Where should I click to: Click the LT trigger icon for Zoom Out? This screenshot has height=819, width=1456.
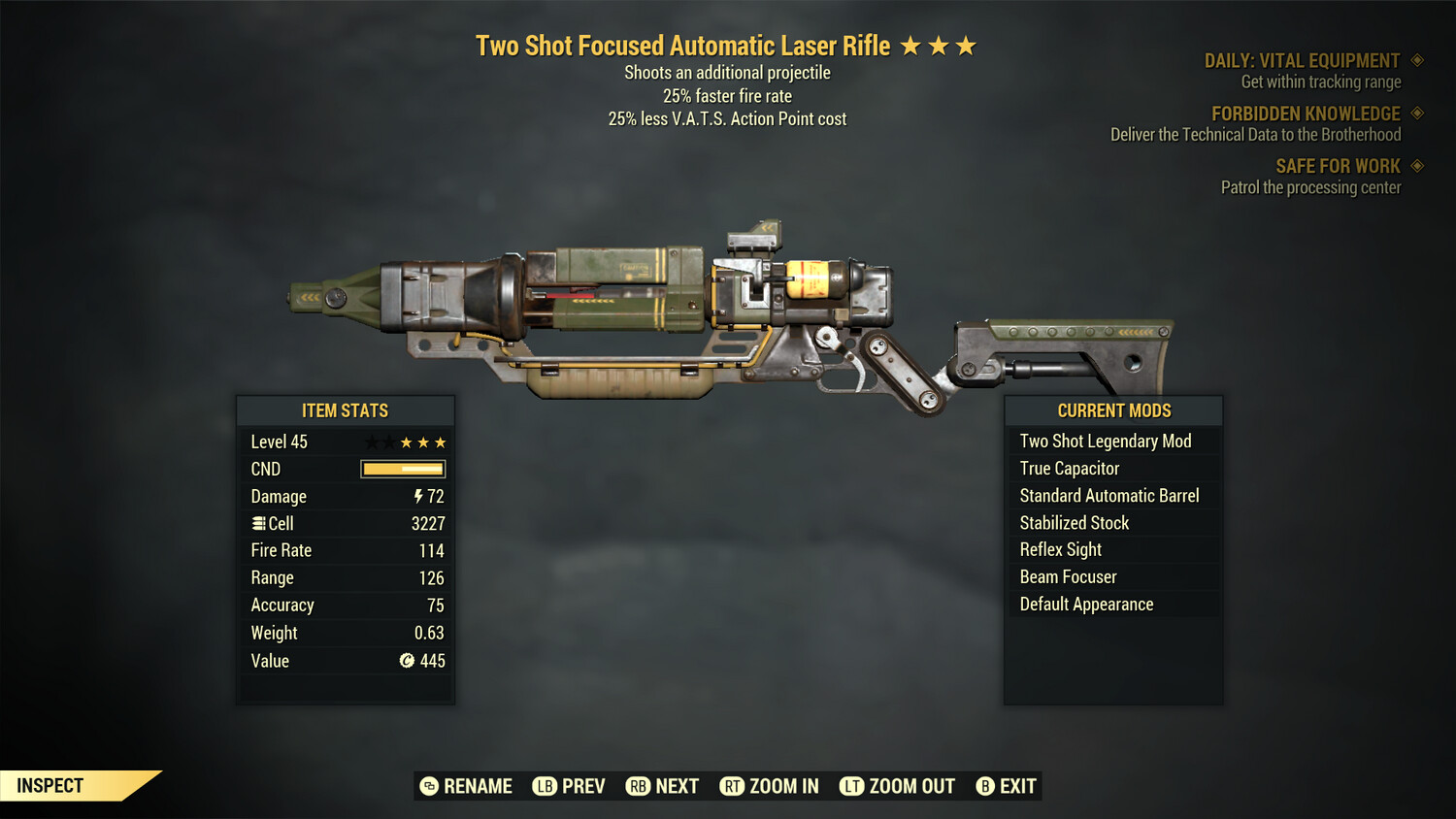852,786
